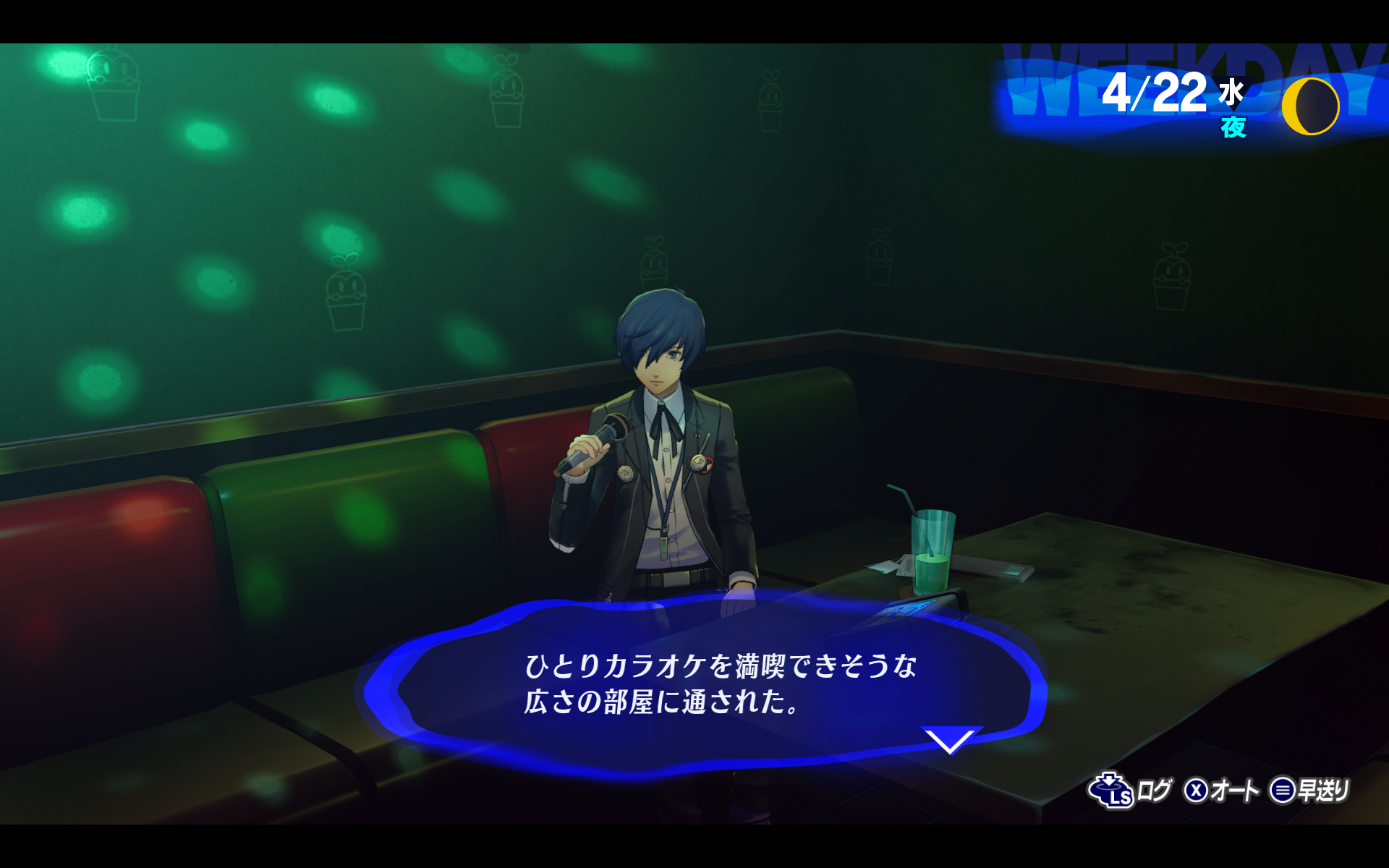Advance the dialogue with the white arrow
The image size is (1389, 868).
pyautogui.click(x=950, y=741)
